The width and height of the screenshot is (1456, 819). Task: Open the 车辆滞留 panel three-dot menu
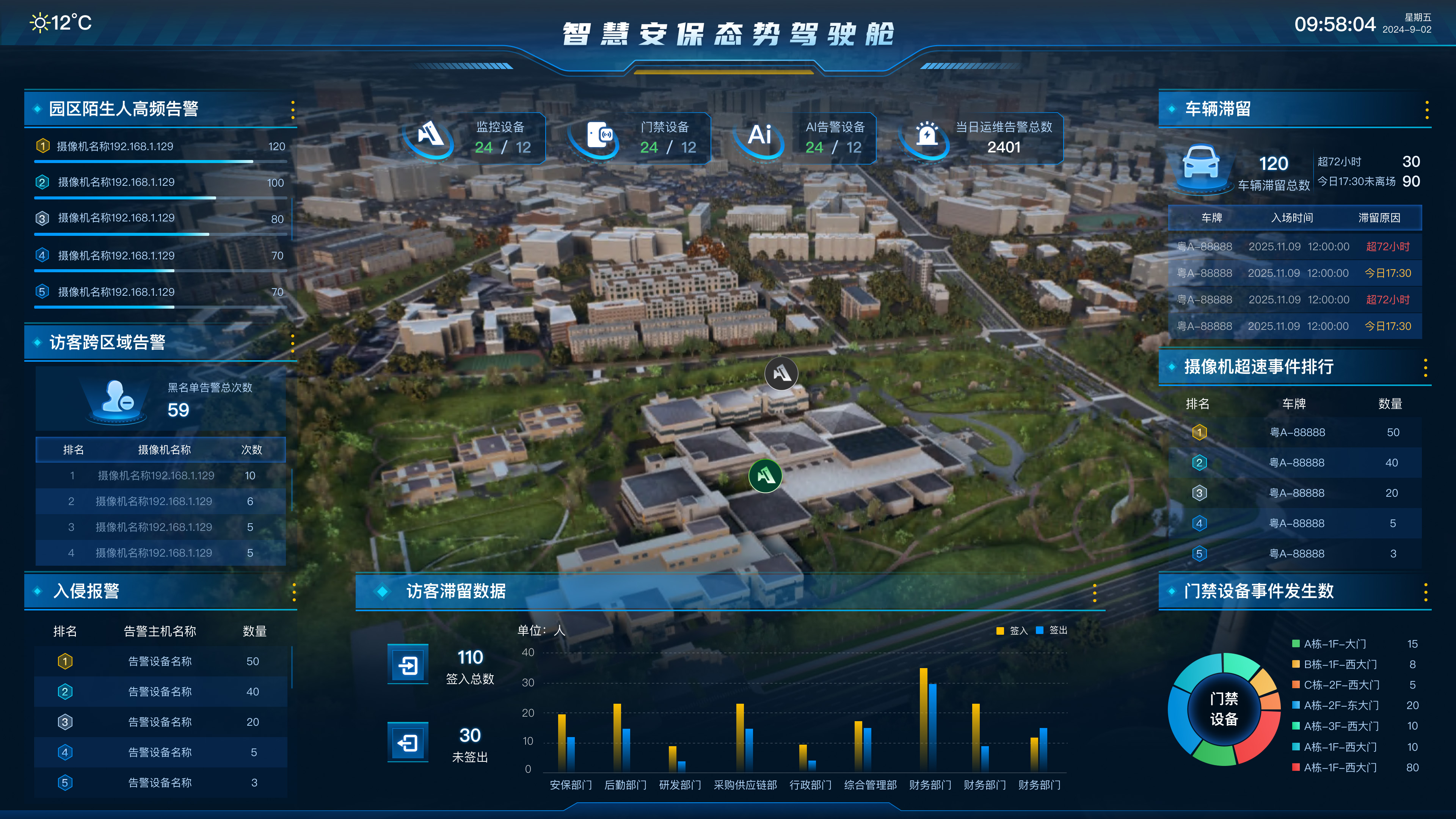[x=1426, y=110]
